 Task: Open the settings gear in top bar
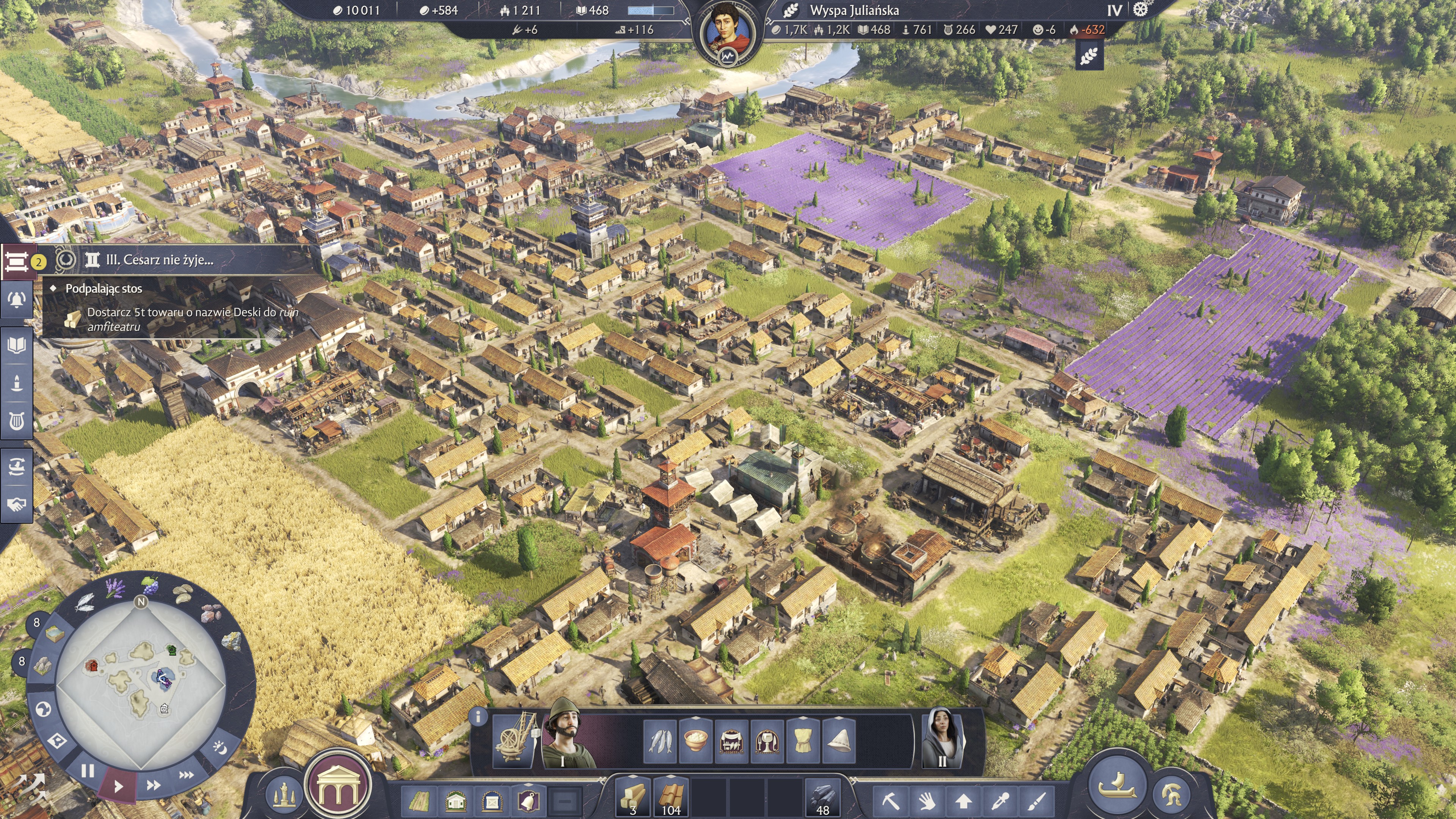[1141, 10]
